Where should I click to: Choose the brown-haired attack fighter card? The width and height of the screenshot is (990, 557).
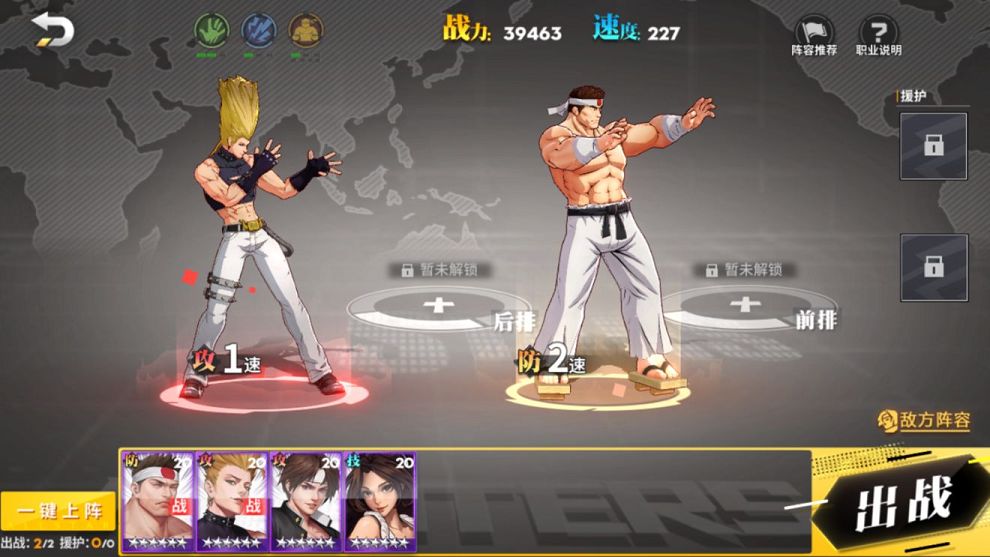[306, 500]
